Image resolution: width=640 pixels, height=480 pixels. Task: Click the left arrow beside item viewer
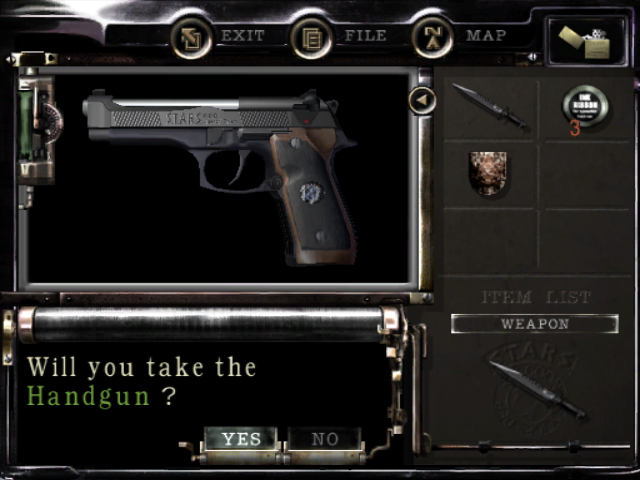pos(422,99)
